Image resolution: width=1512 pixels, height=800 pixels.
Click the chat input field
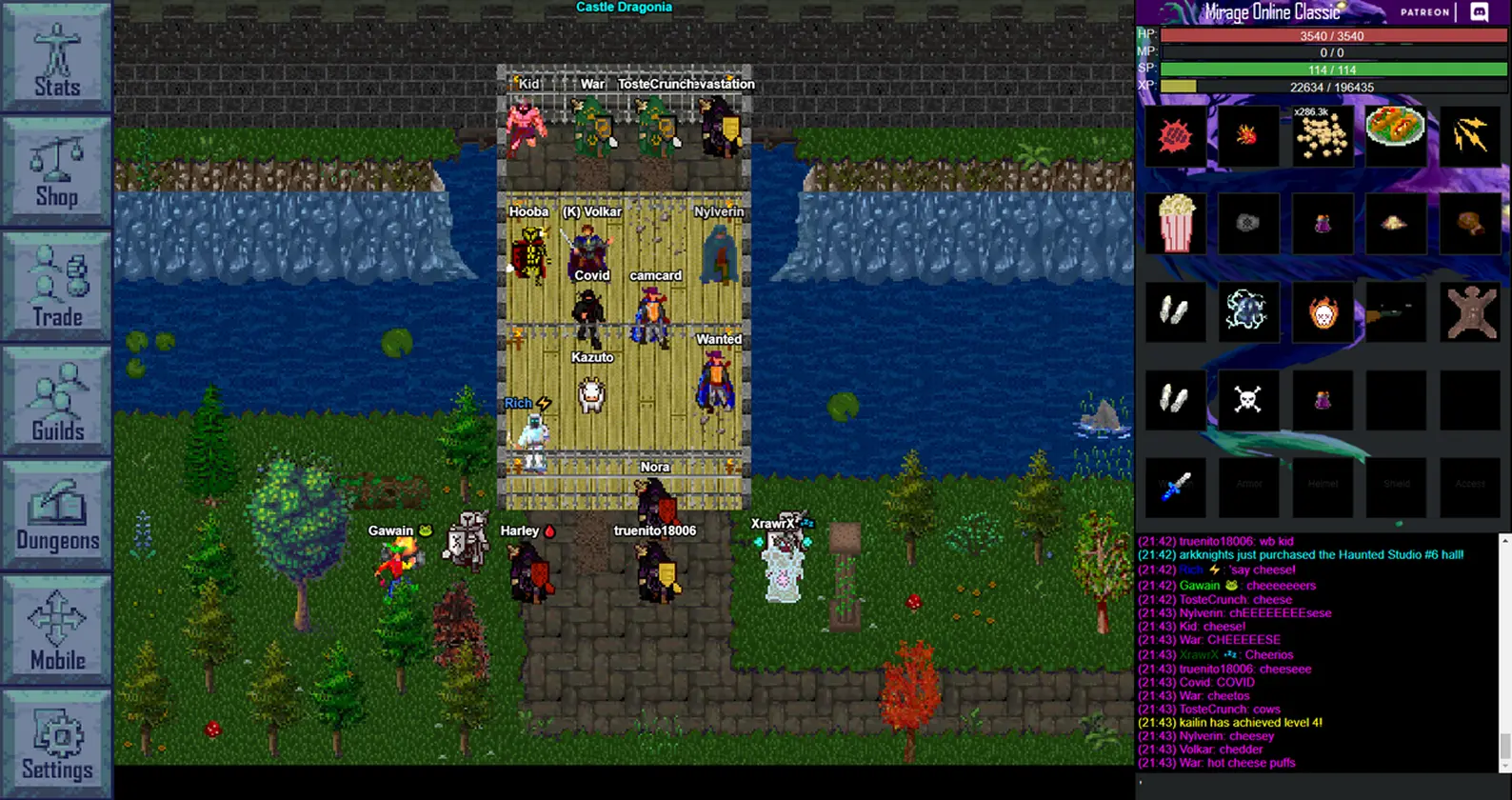pos(1314,784)
